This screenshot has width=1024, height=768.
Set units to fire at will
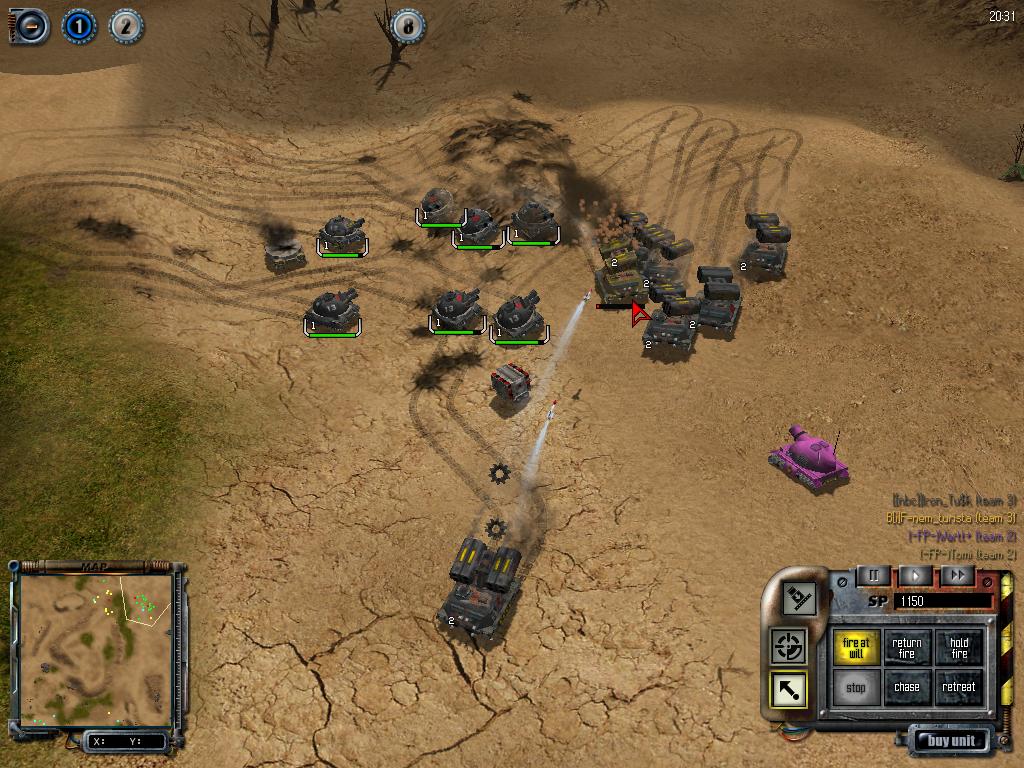click(x=856, y=648)
